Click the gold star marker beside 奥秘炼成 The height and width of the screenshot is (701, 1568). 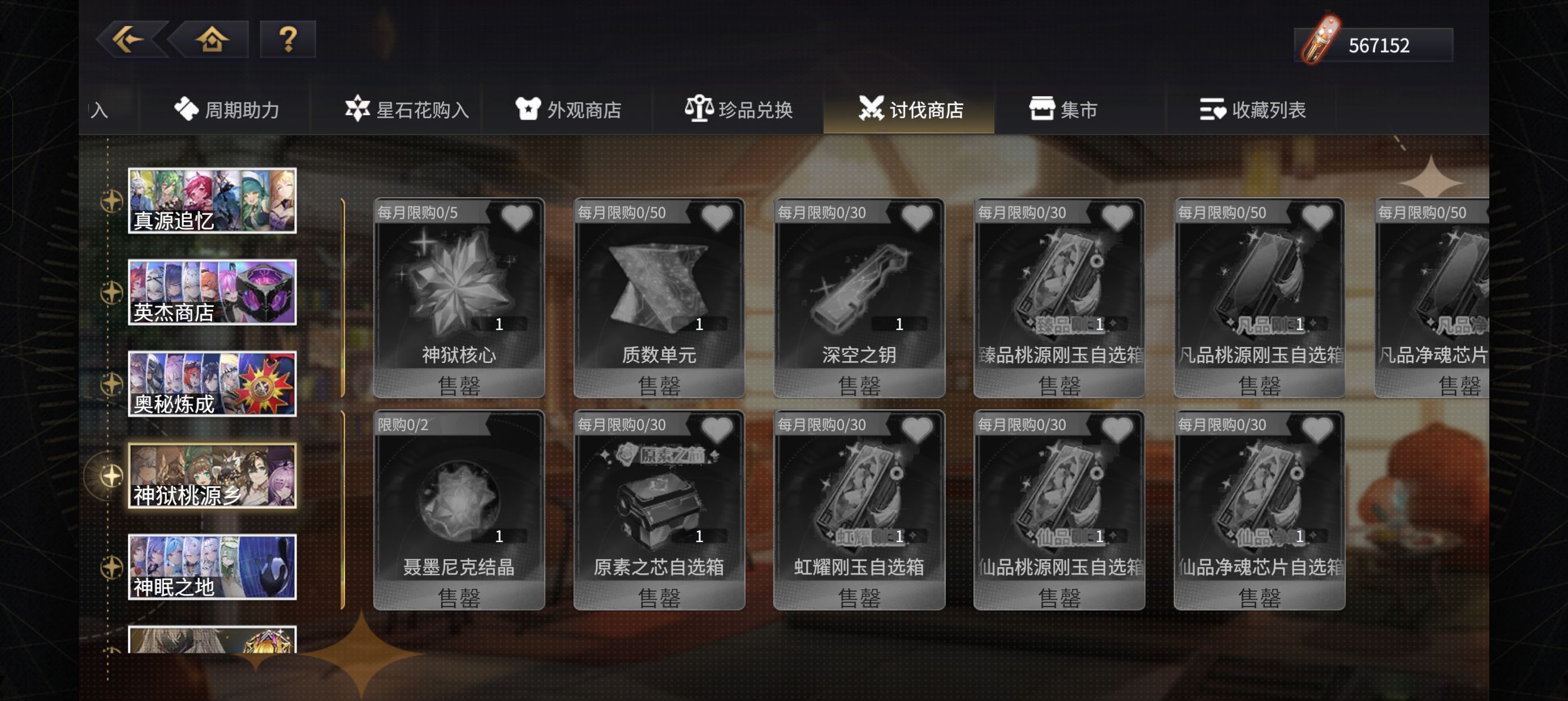pos(111,383)
